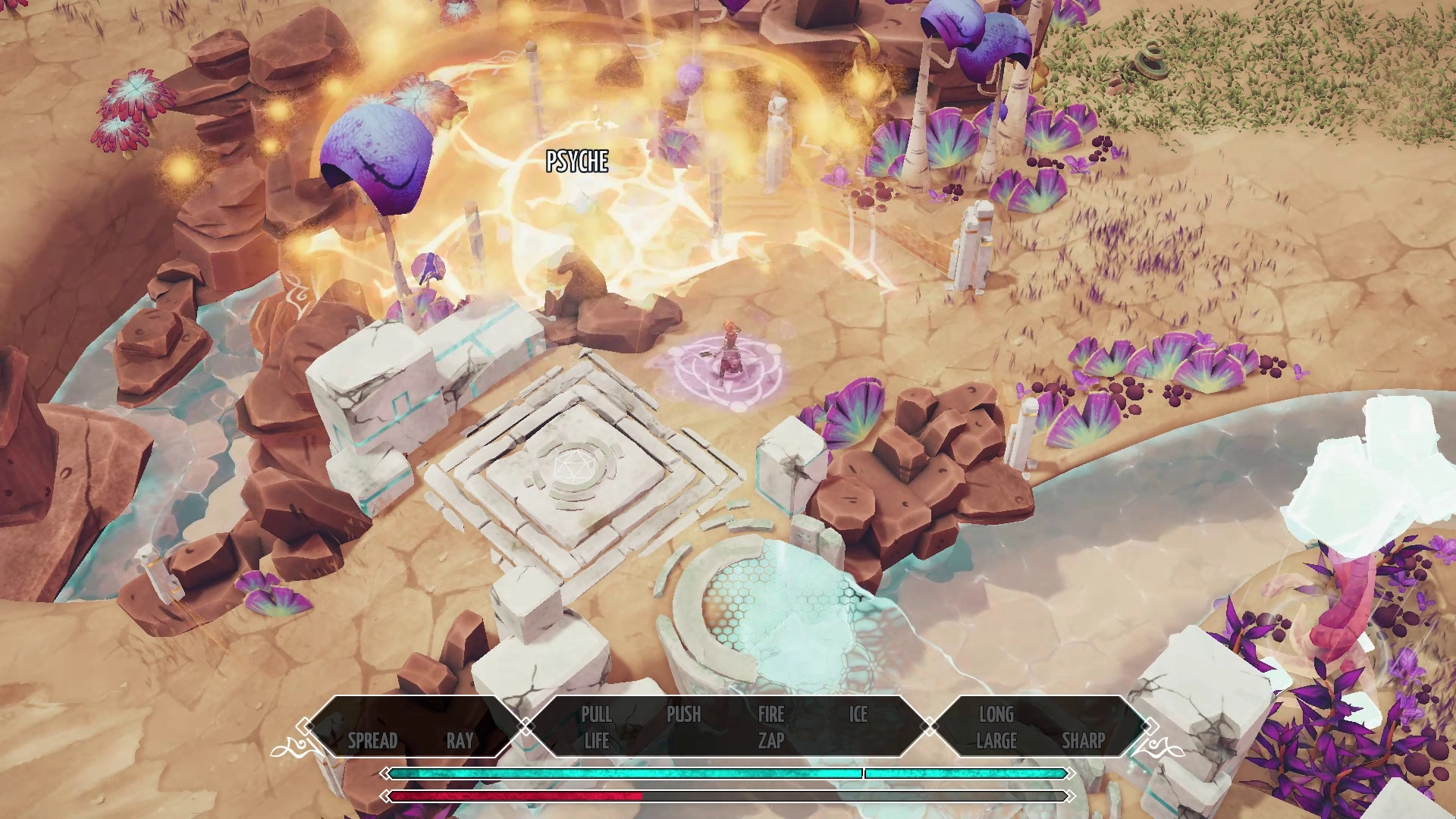Image resolution: width=1456 pixels, height=819 pixels.
Task: Click the LIFE spell element
Action: [x=596, y=741]
